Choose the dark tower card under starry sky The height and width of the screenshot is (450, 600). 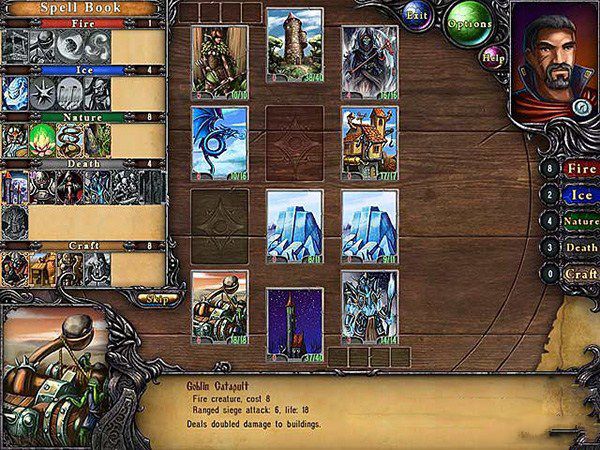pos(295,323)
